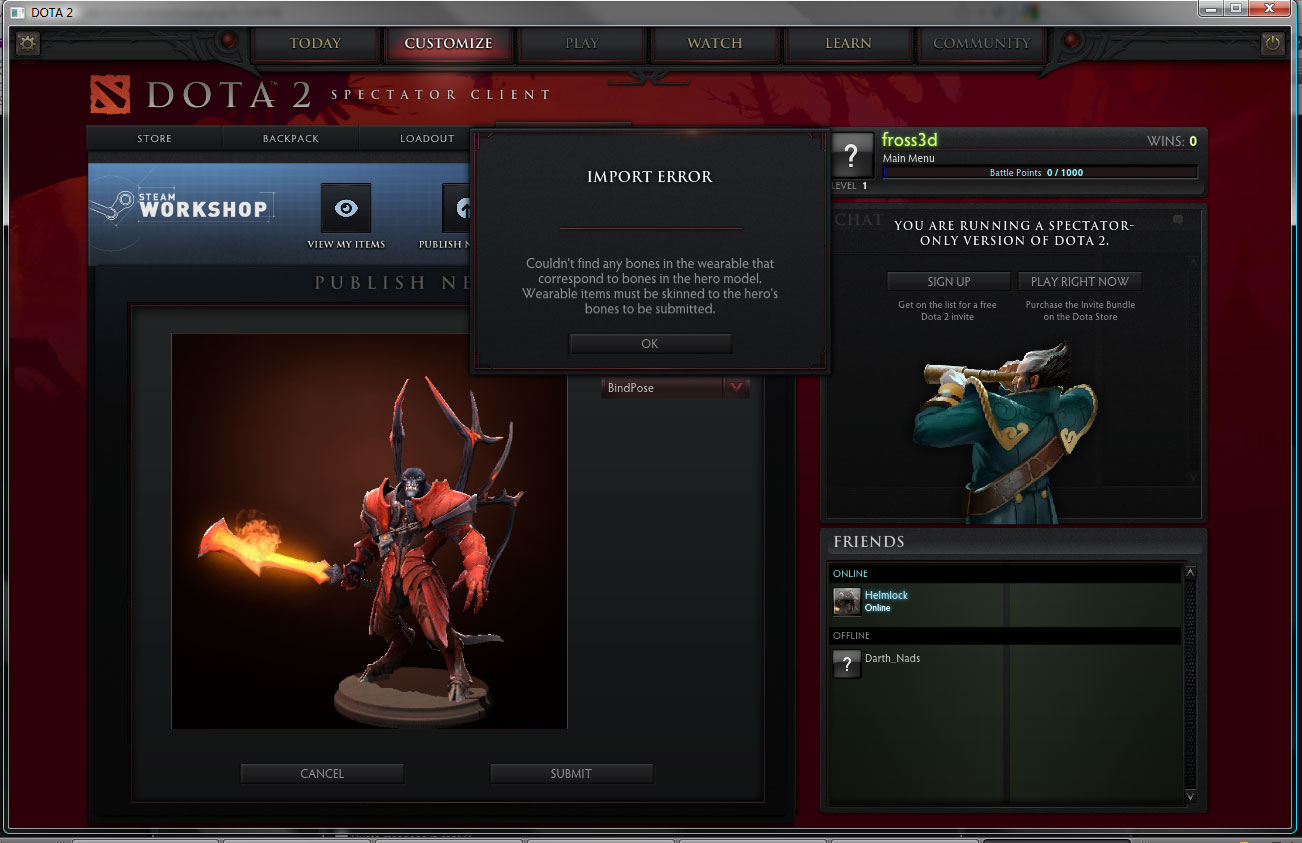Click SUBMIT below the model preview
This screenshot has width=1302, height=843.
(x=571, y=773)
